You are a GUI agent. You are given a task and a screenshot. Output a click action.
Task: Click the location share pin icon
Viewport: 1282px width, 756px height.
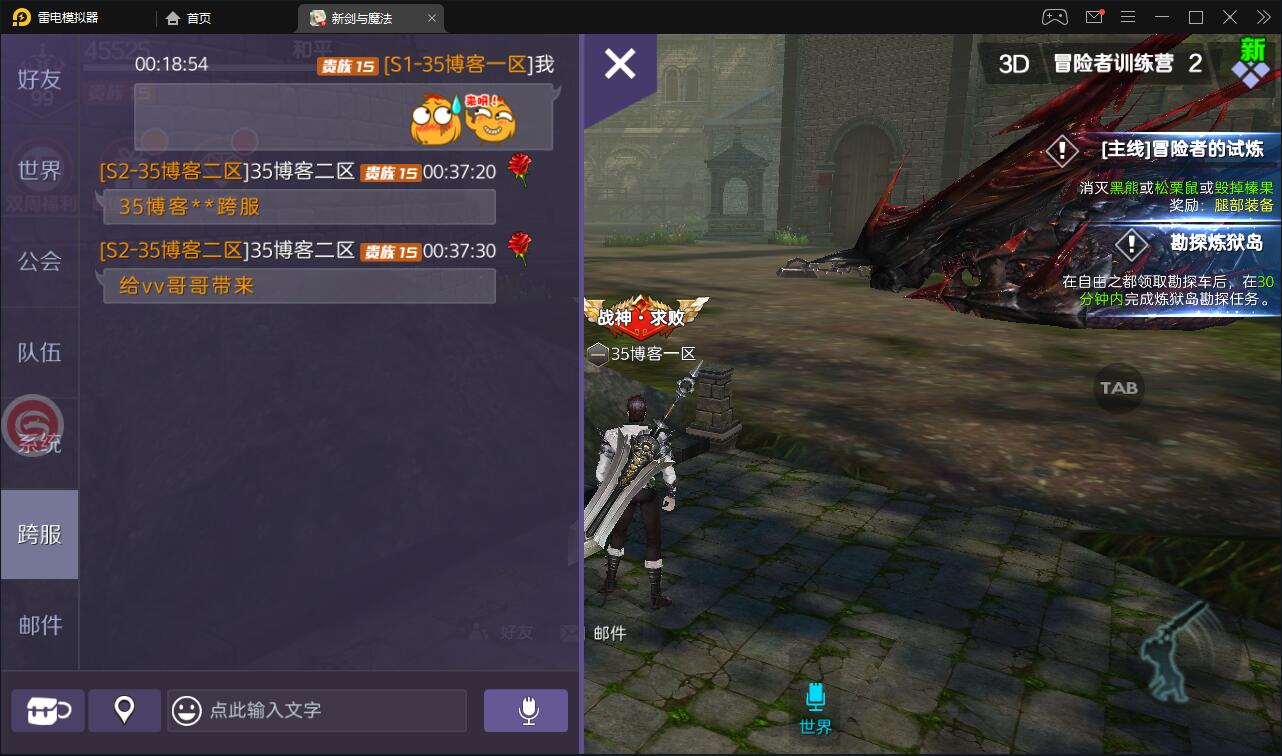coord(124,710)
